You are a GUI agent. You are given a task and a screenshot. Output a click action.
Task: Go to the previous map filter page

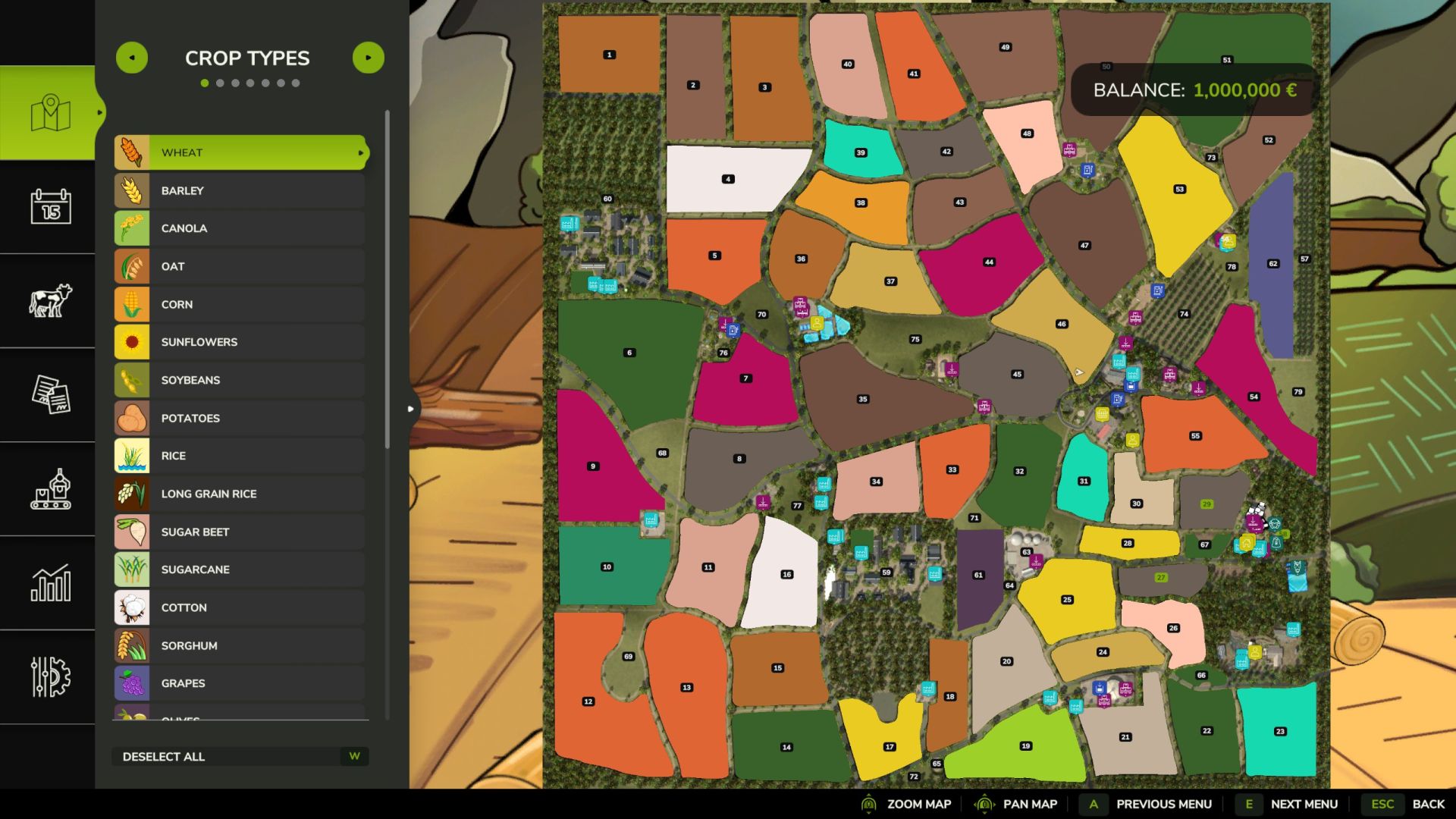click(132, 58)
